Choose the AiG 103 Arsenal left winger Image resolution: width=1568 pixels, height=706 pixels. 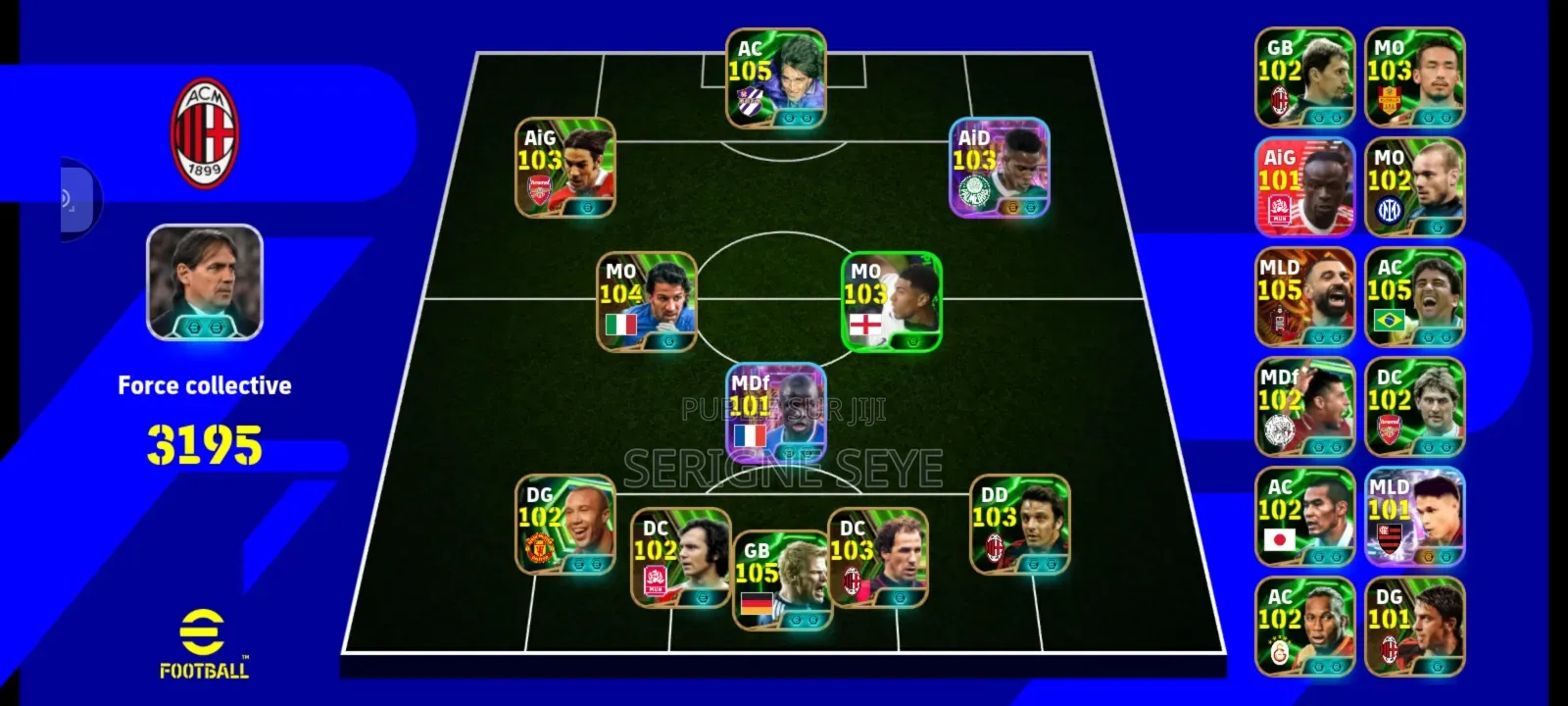[565, 168]
